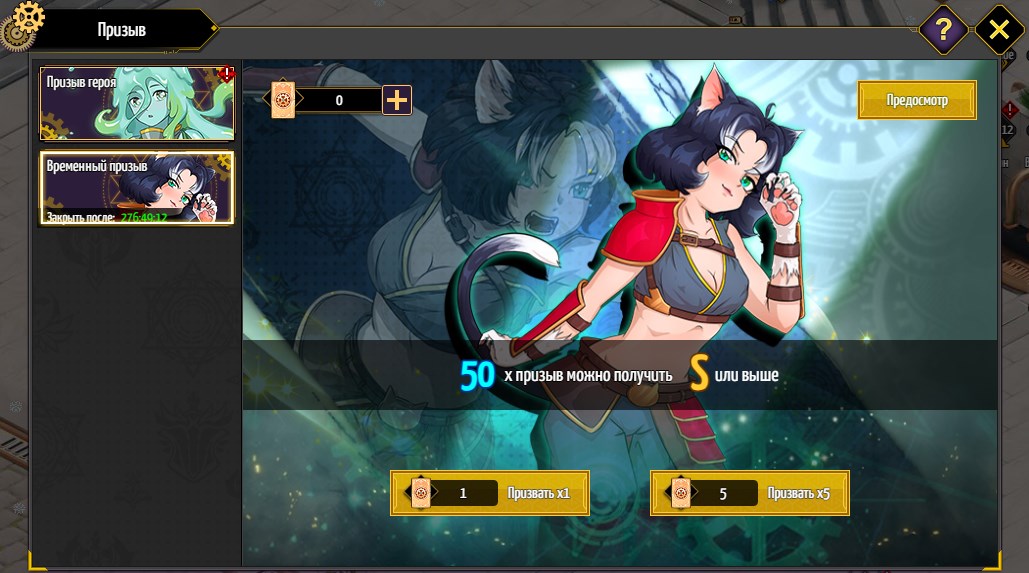Open the question mark help panel
1029x573 pixels.
coord(943,30)
